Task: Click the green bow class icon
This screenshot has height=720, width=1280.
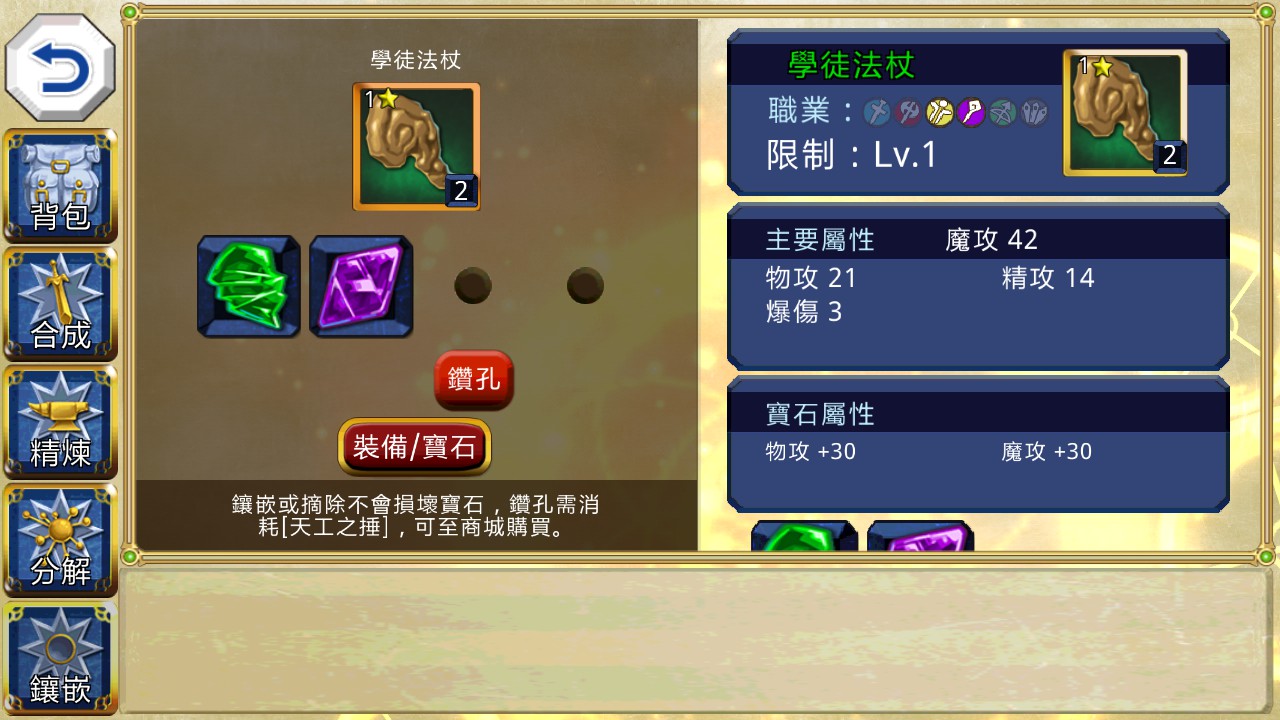Action: pos(1003,113)
